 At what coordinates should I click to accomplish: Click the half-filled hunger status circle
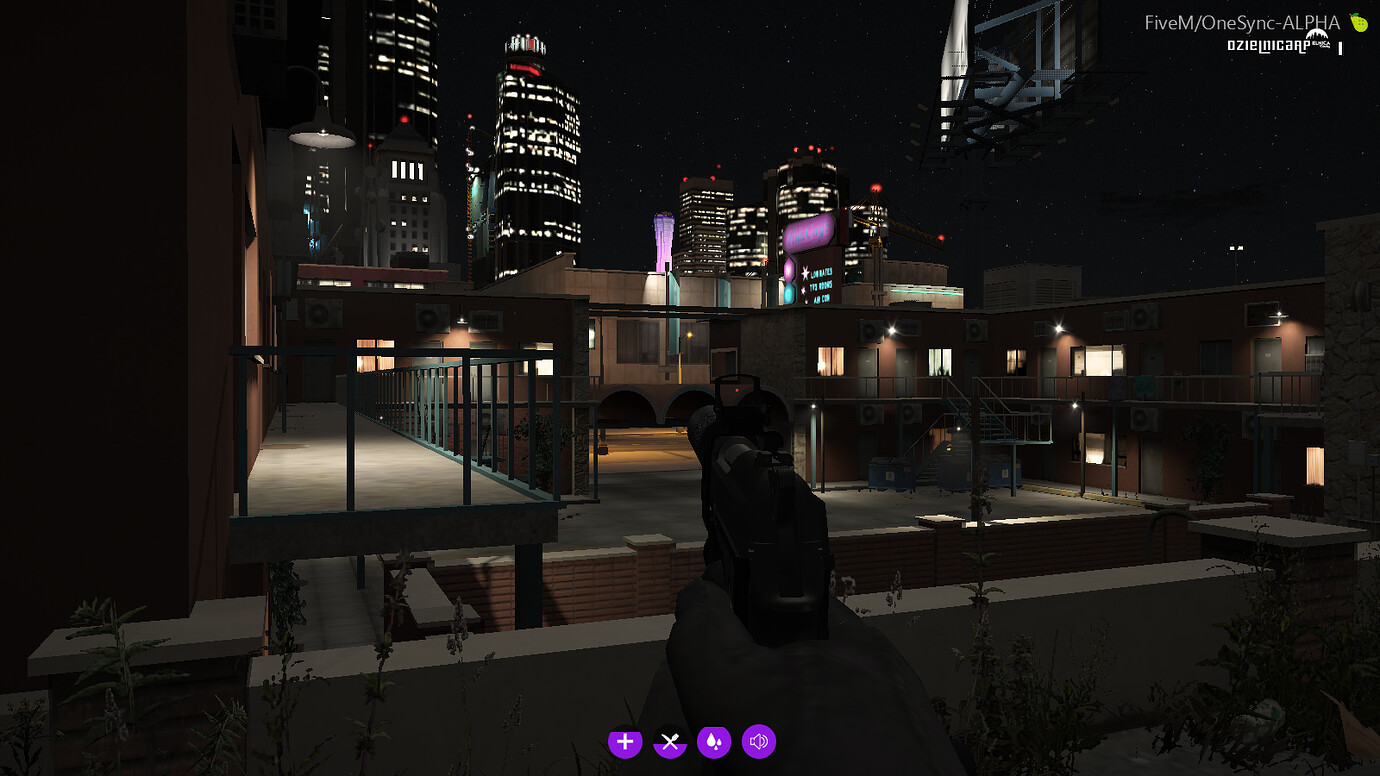669,743
